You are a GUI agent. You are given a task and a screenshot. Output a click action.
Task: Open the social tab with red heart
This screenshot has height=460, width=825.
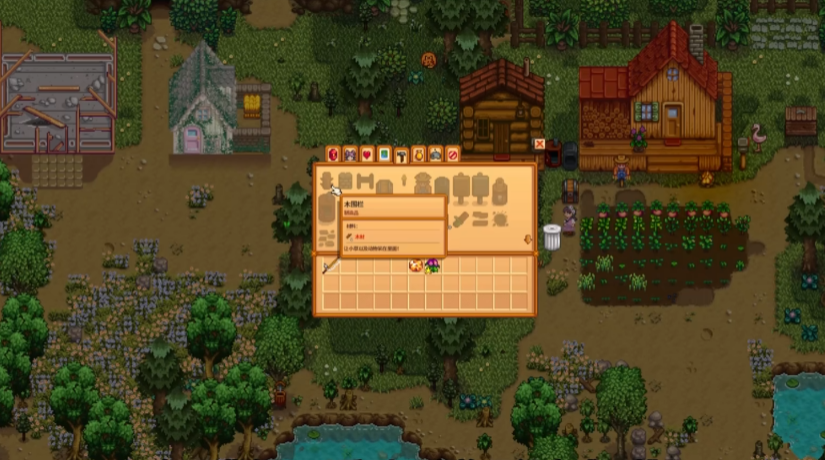click(367, 154)
